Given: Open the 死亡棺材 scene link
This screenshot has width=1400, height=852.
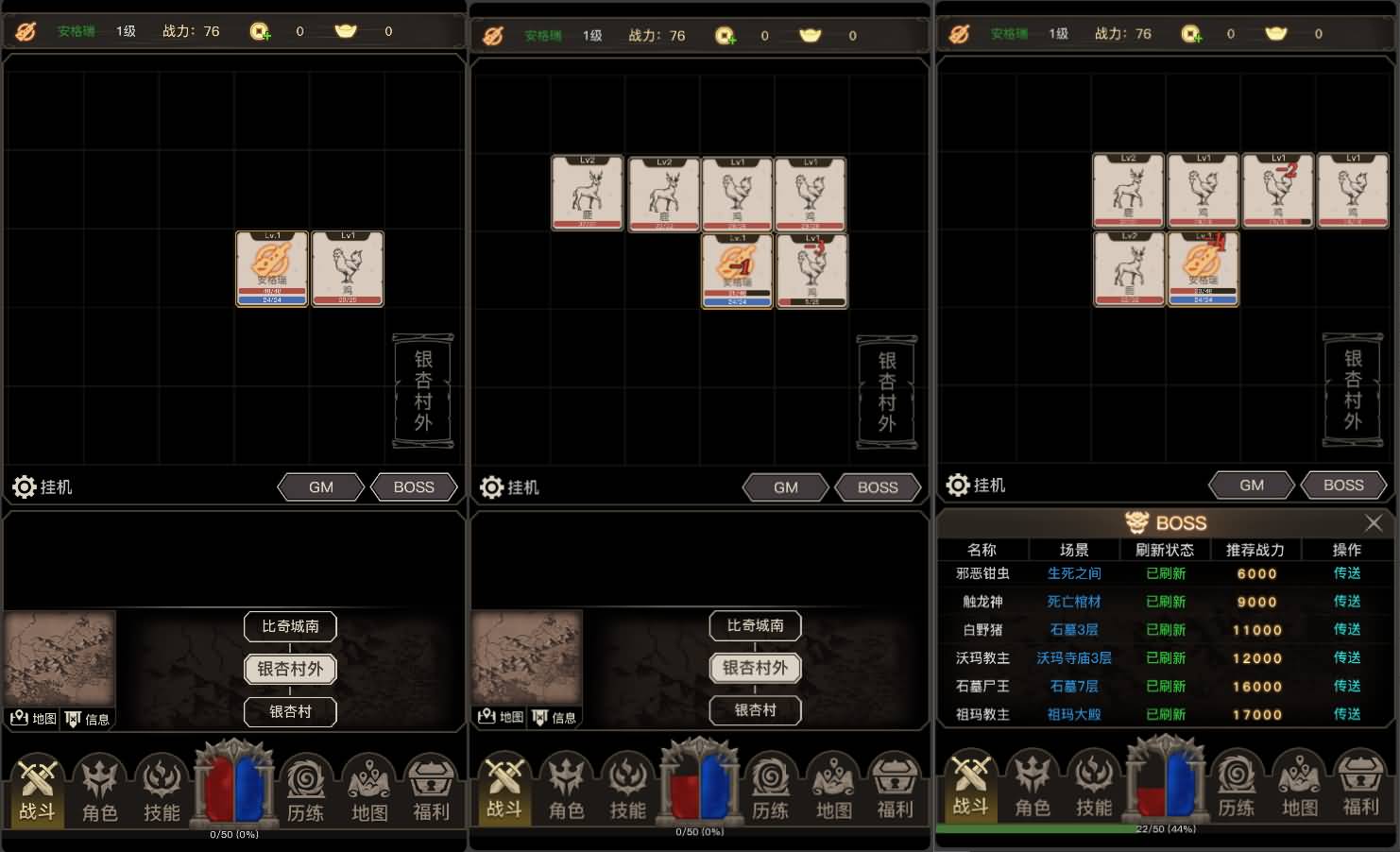Looking at the screenshot, I should tap(1074, 602).
